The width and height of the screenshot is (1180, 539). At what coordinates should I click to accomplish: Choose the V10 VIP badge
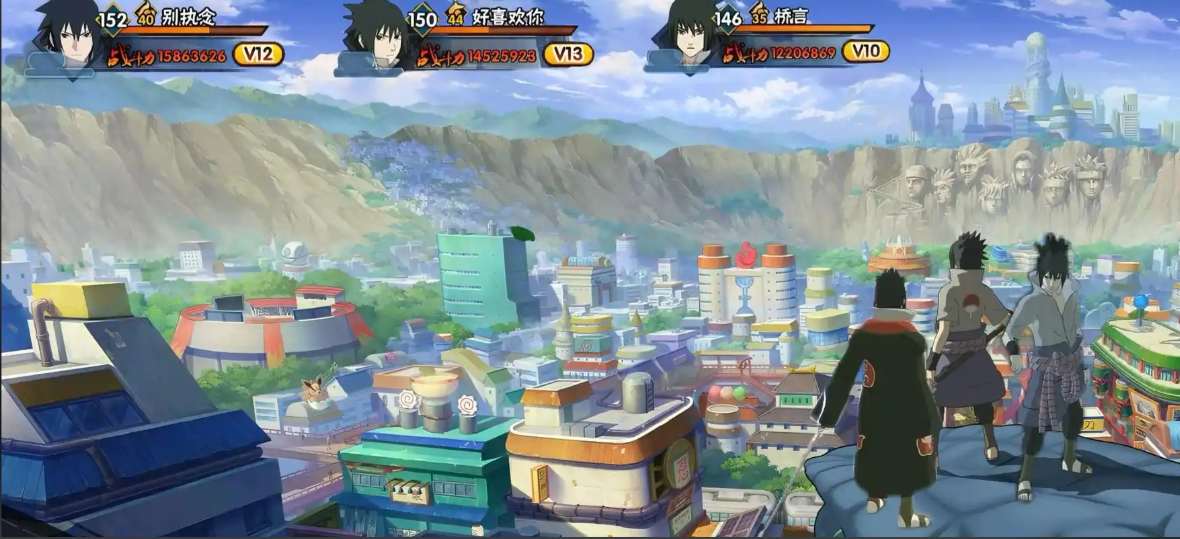click(x=866, y=51)
